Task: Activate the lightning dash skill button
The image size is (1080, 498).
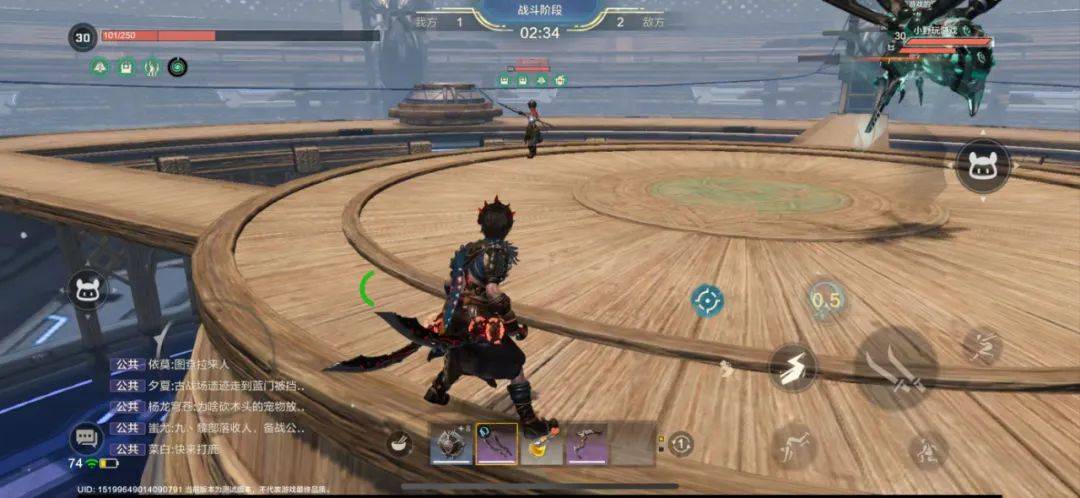Action: [792, 367]
